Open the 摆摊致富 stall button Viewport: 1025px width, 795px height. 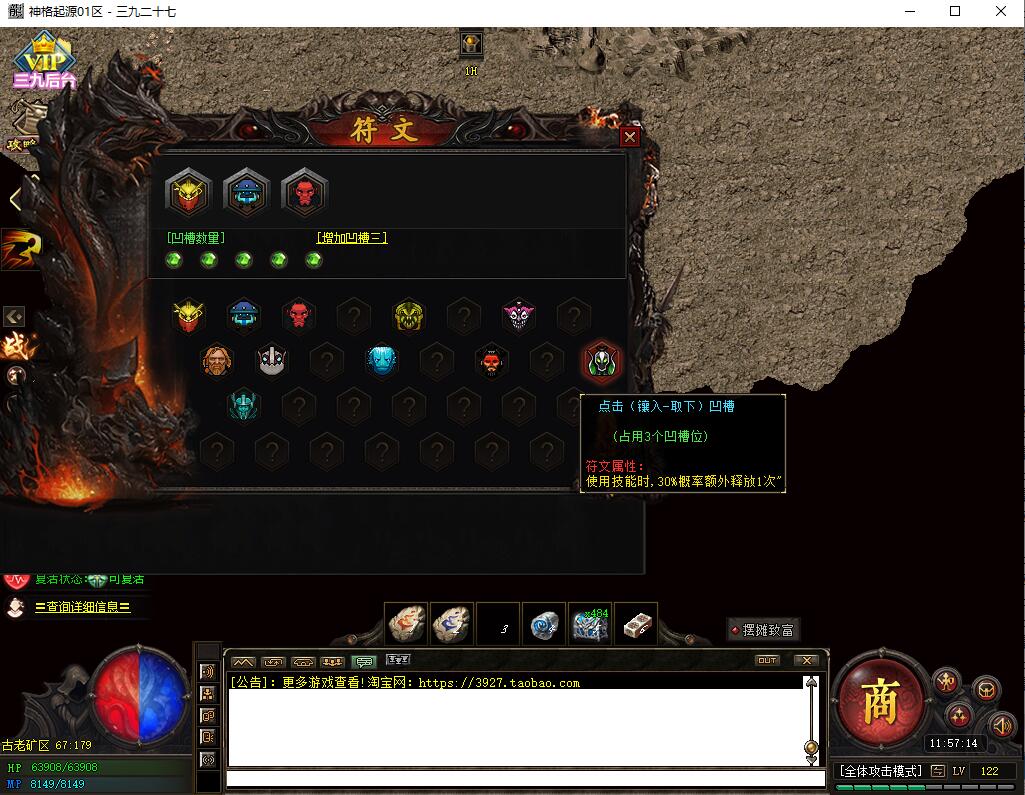[762, 630]
